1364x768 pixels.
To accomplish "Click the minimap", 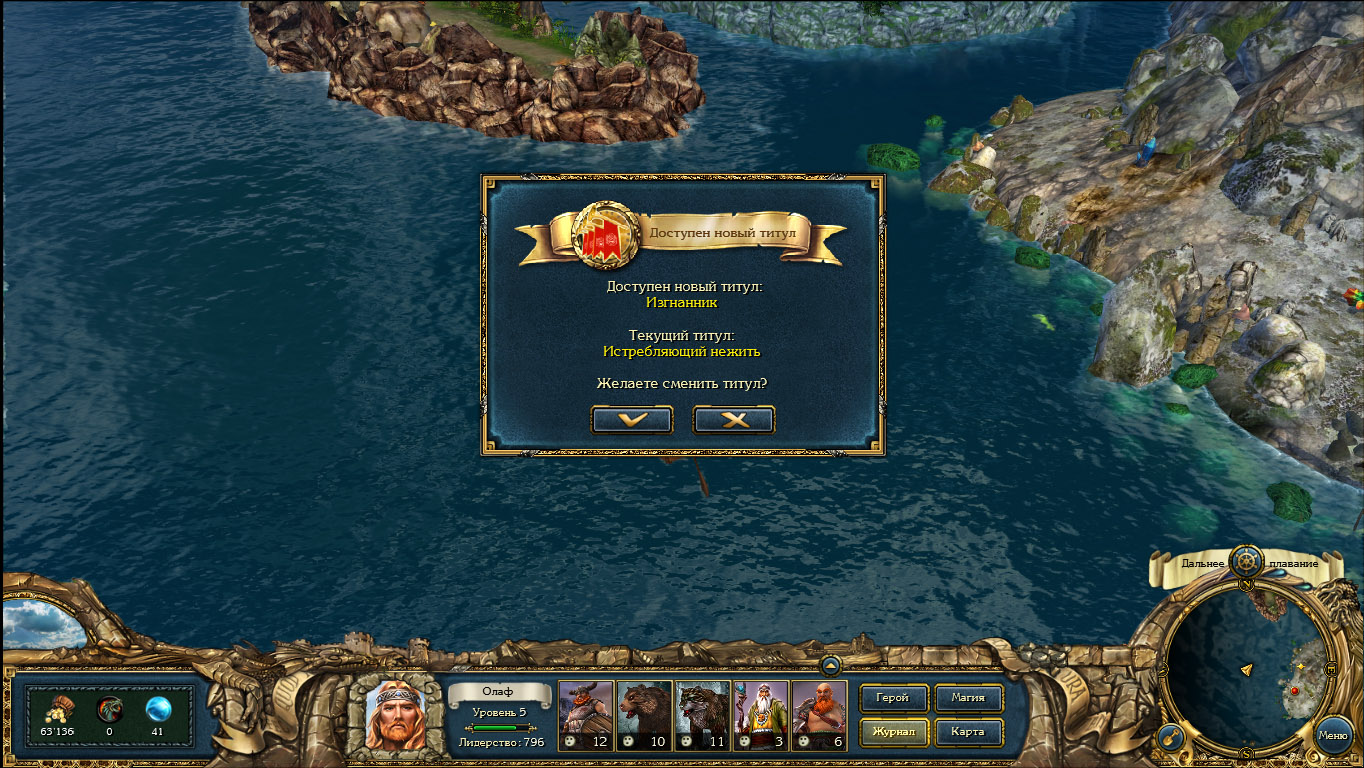I will 1246,665.
